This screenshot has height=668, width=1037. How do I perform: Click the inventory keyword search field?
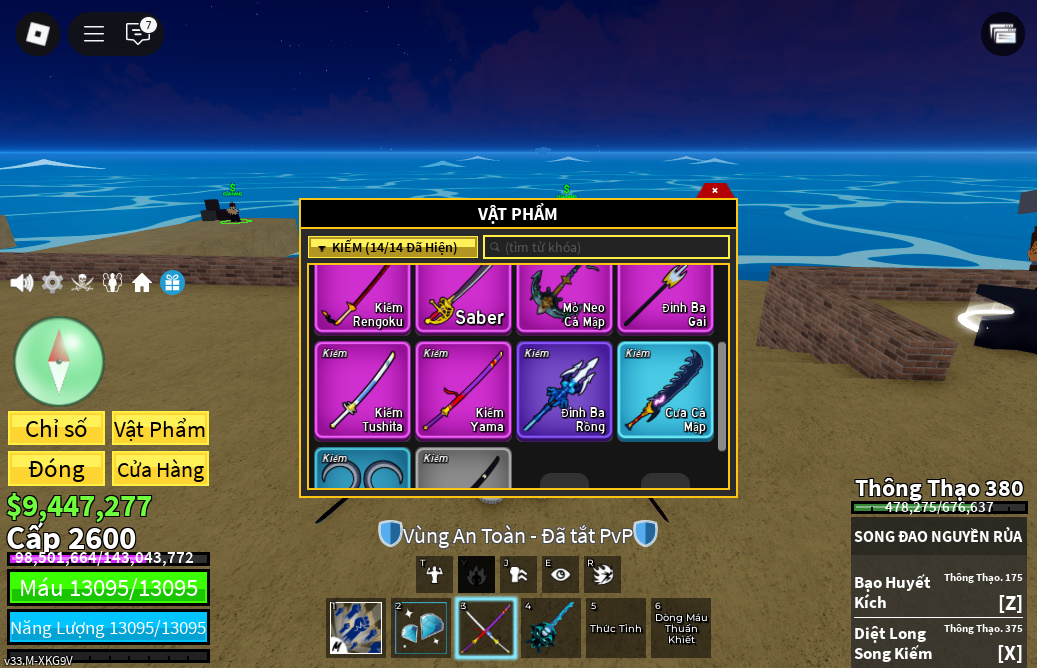607,247
